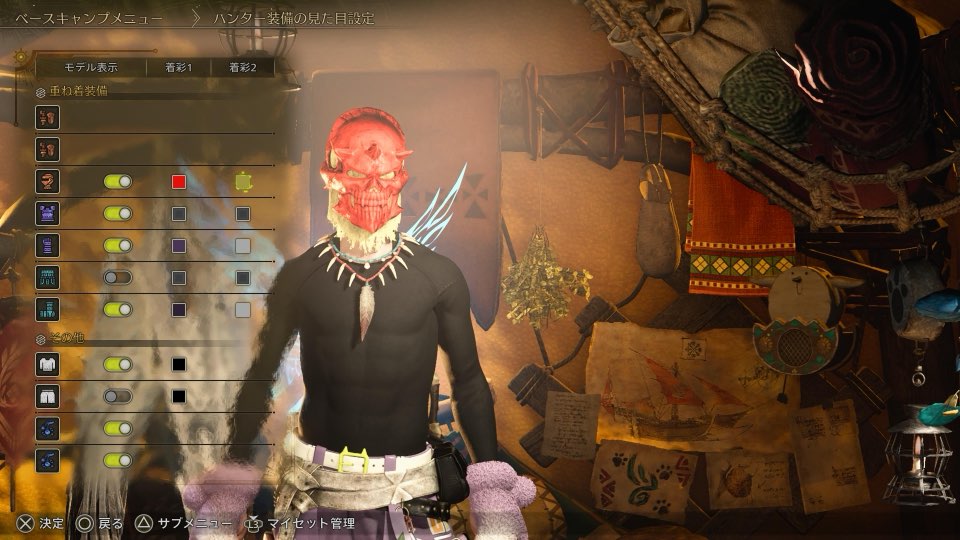This screenshot has height=540, width=960.
Task: Toggle chest armor model visibility
Action: [118, 213]
